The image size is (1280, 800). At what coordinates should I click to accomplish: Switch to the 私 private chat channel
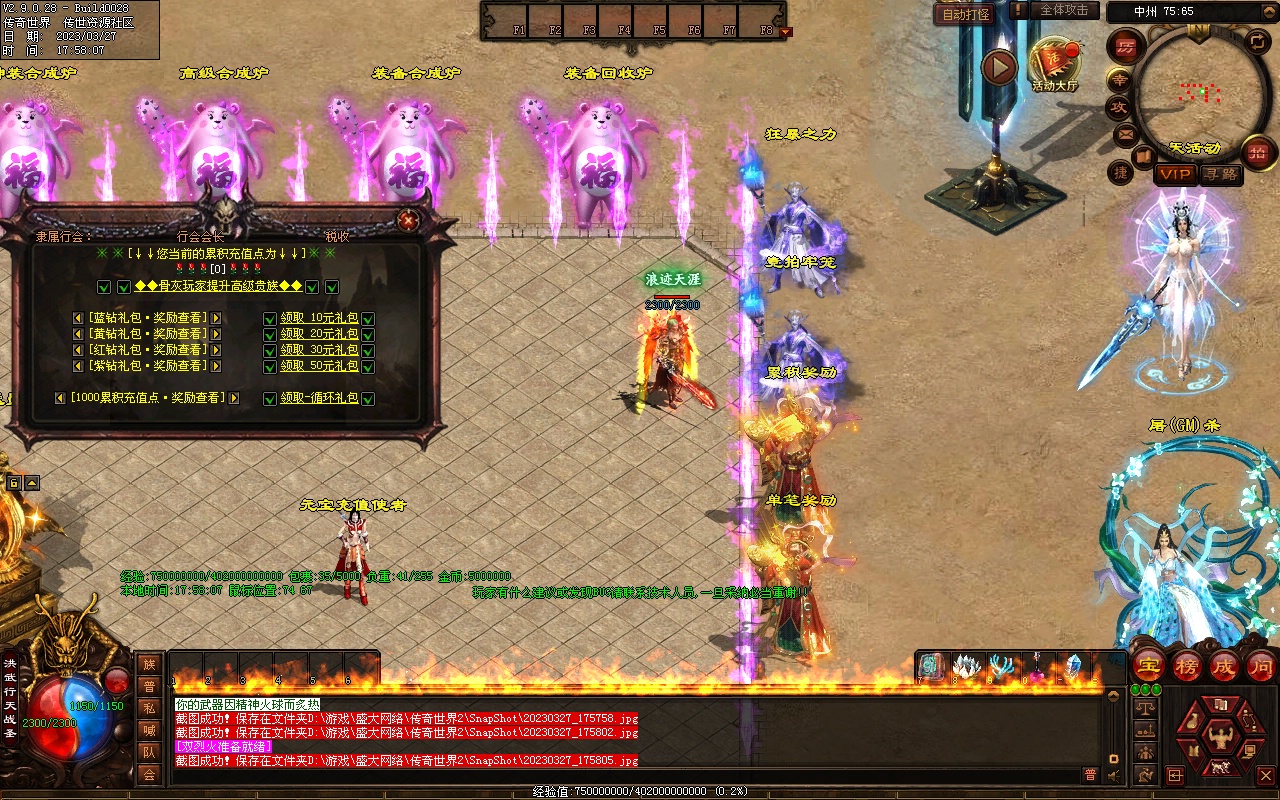149,707
